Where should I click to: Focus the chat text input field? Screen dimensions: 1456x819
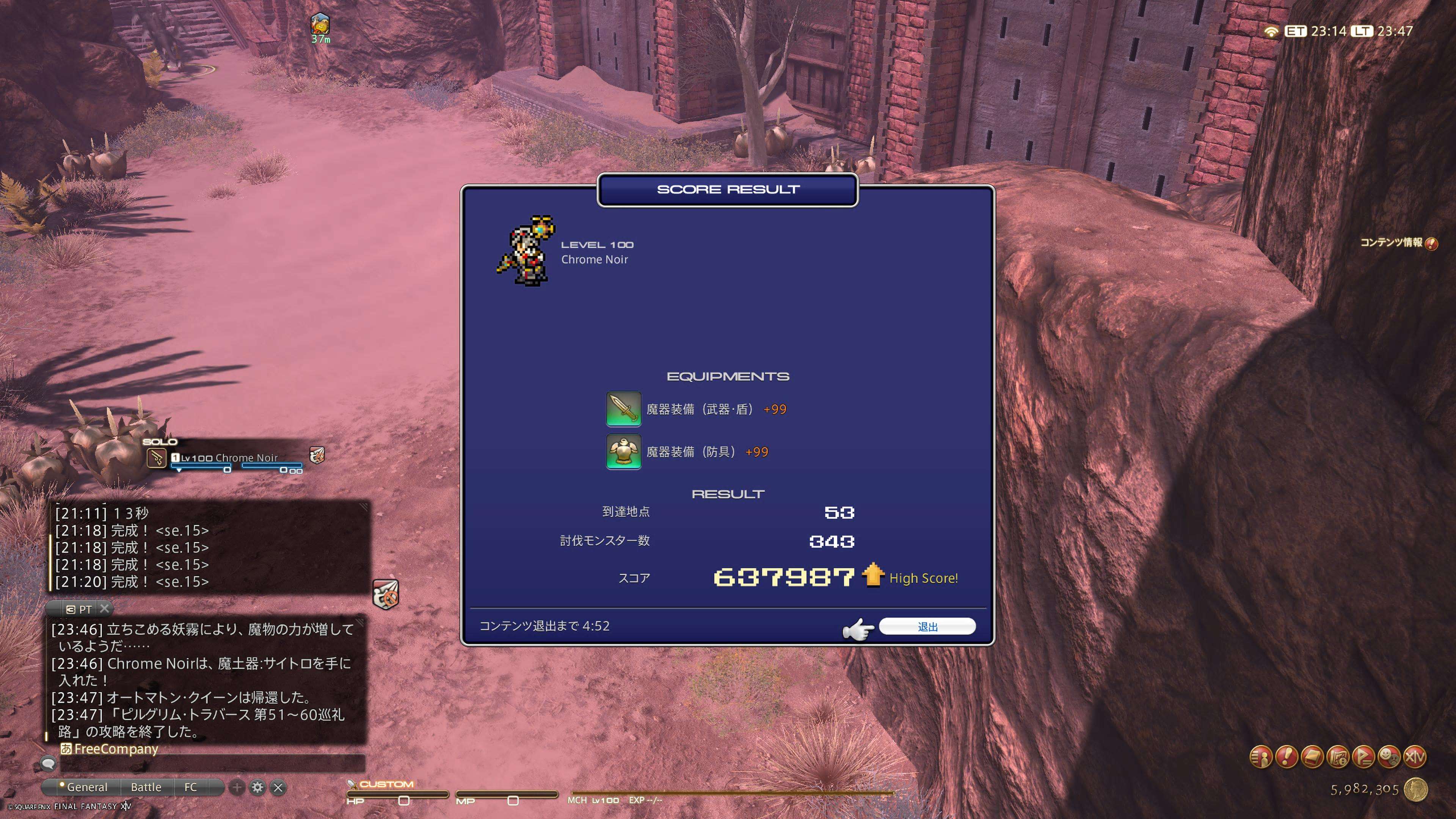212,764
